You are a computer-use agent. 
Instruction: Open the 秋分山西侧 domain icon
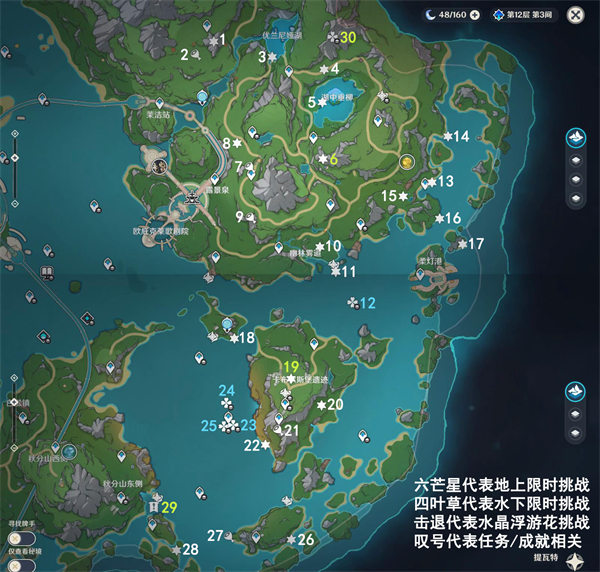point(70,453)
